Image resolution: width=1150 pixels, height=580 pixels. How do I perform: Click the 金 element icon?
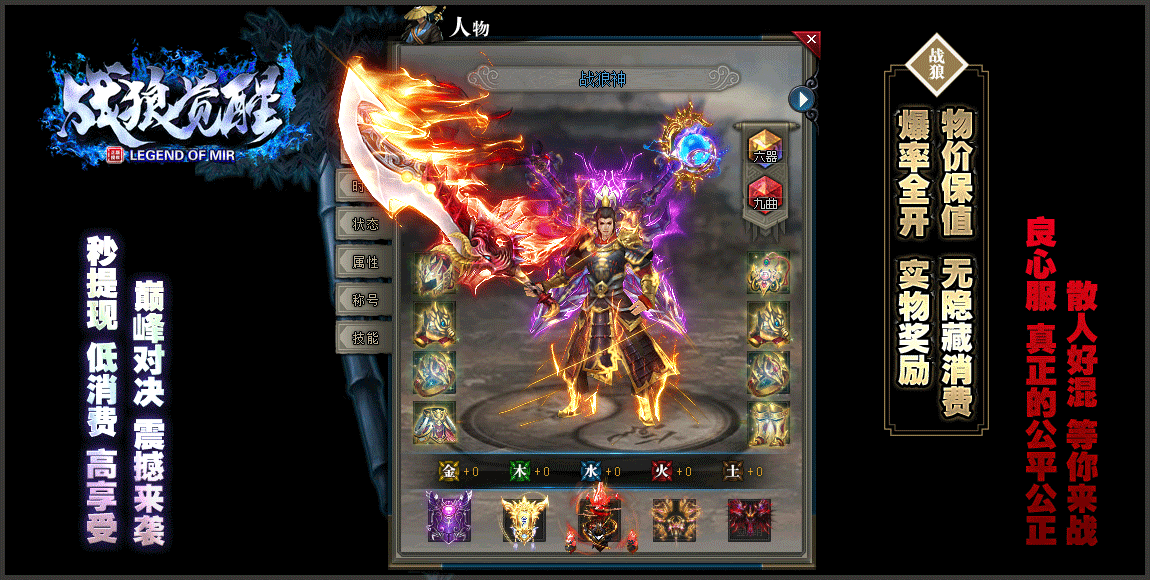449,471
